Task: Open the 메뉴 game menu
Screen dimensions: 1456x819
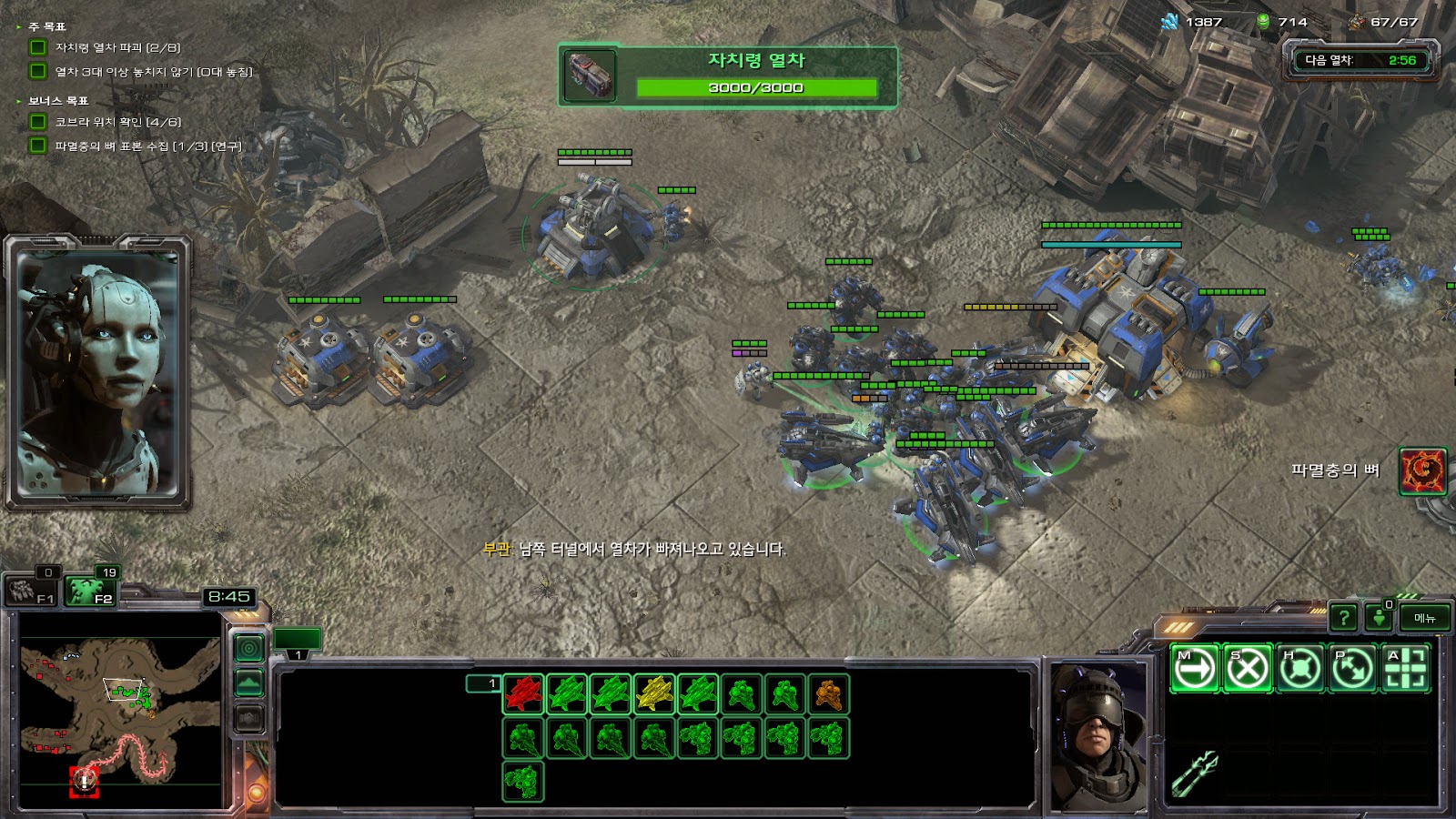Action: pos(1424,618)
